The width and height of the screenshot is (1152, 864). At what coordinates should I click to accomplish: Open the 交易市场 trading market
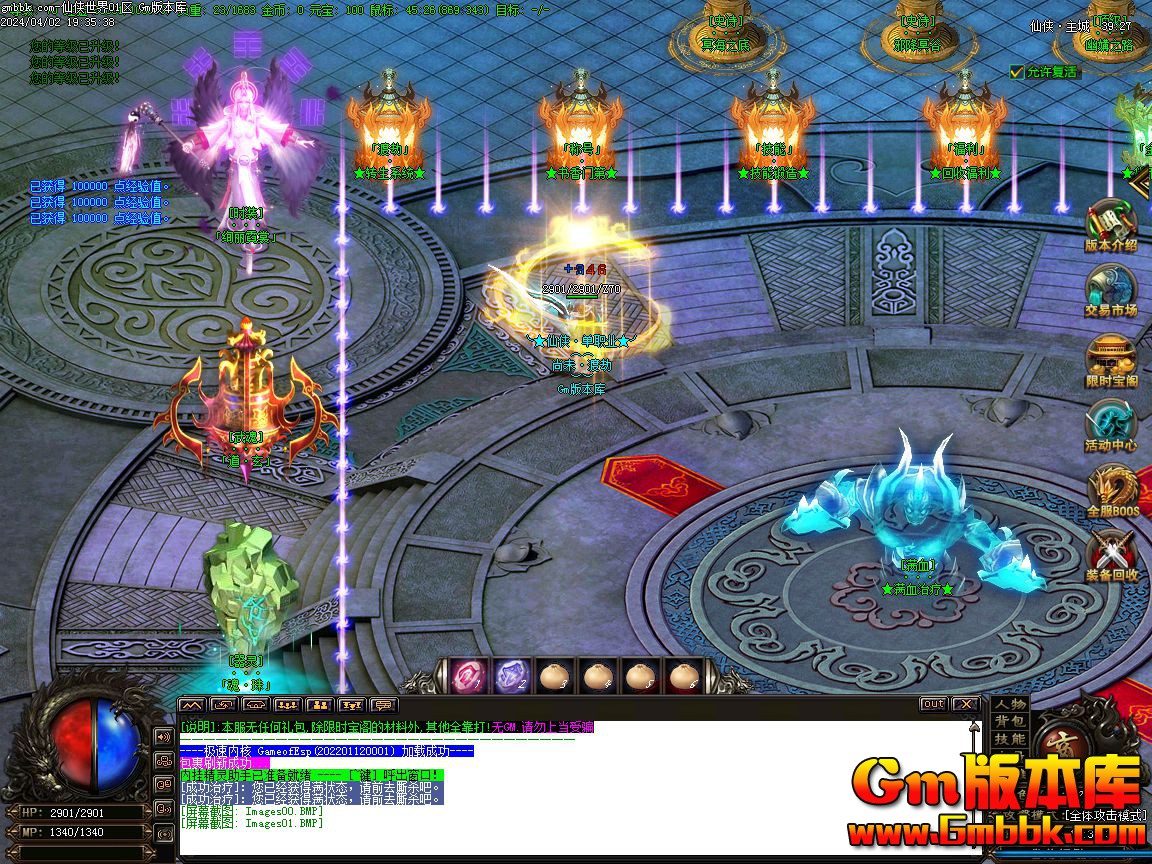pos(1110,289)
